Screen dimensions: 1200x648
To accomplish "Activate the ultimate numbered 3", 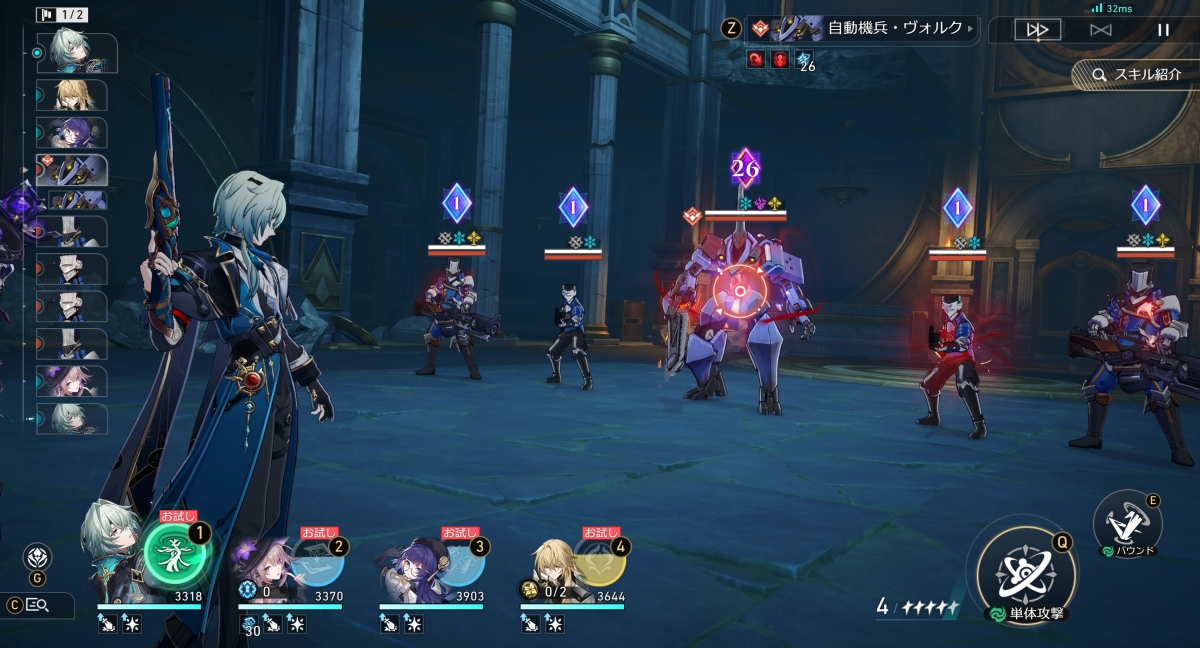I will click(458, 561).
